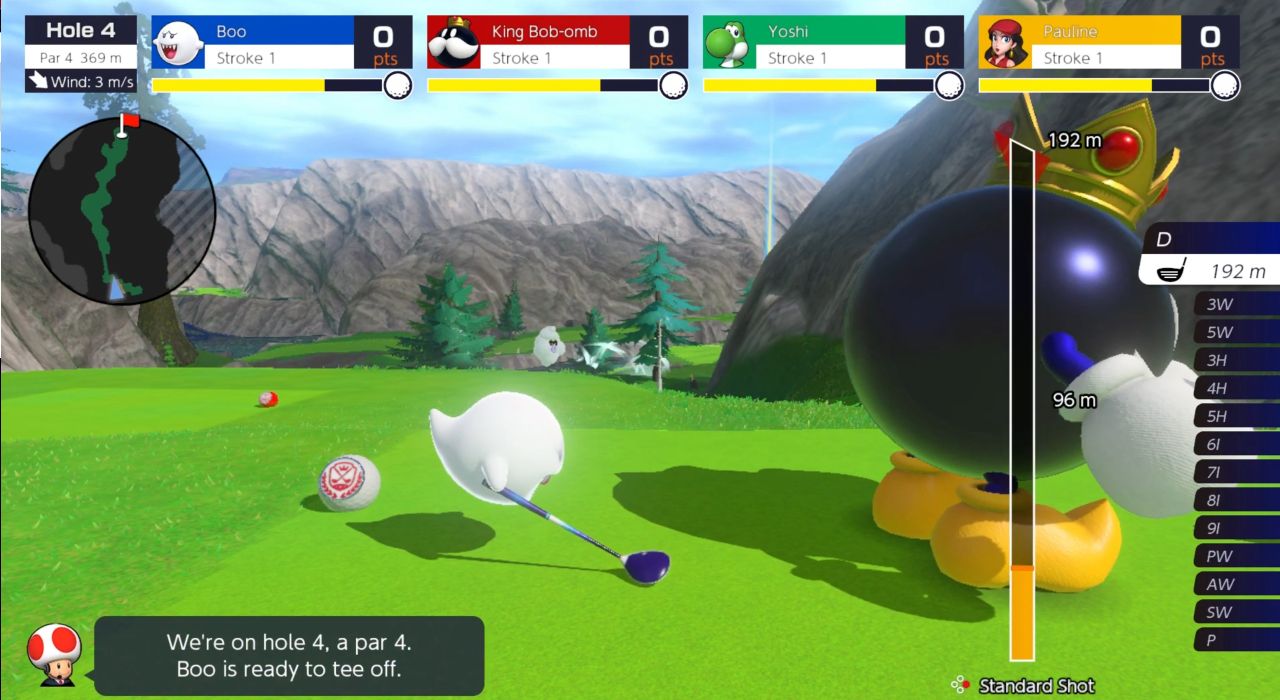
Task: Switch to the 3H club
Action: pos(1235,360)
